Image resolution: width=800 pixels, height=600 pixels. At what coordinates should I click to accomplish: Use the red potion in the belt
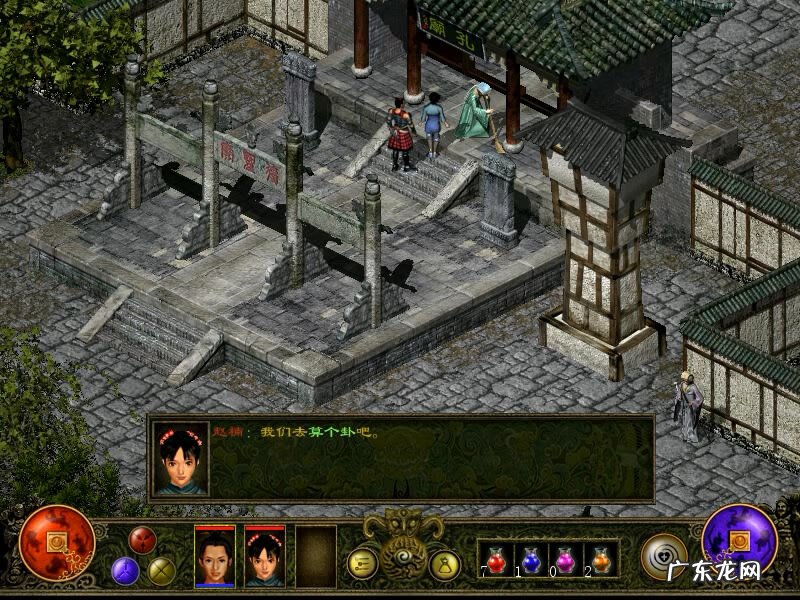[496, 559]
